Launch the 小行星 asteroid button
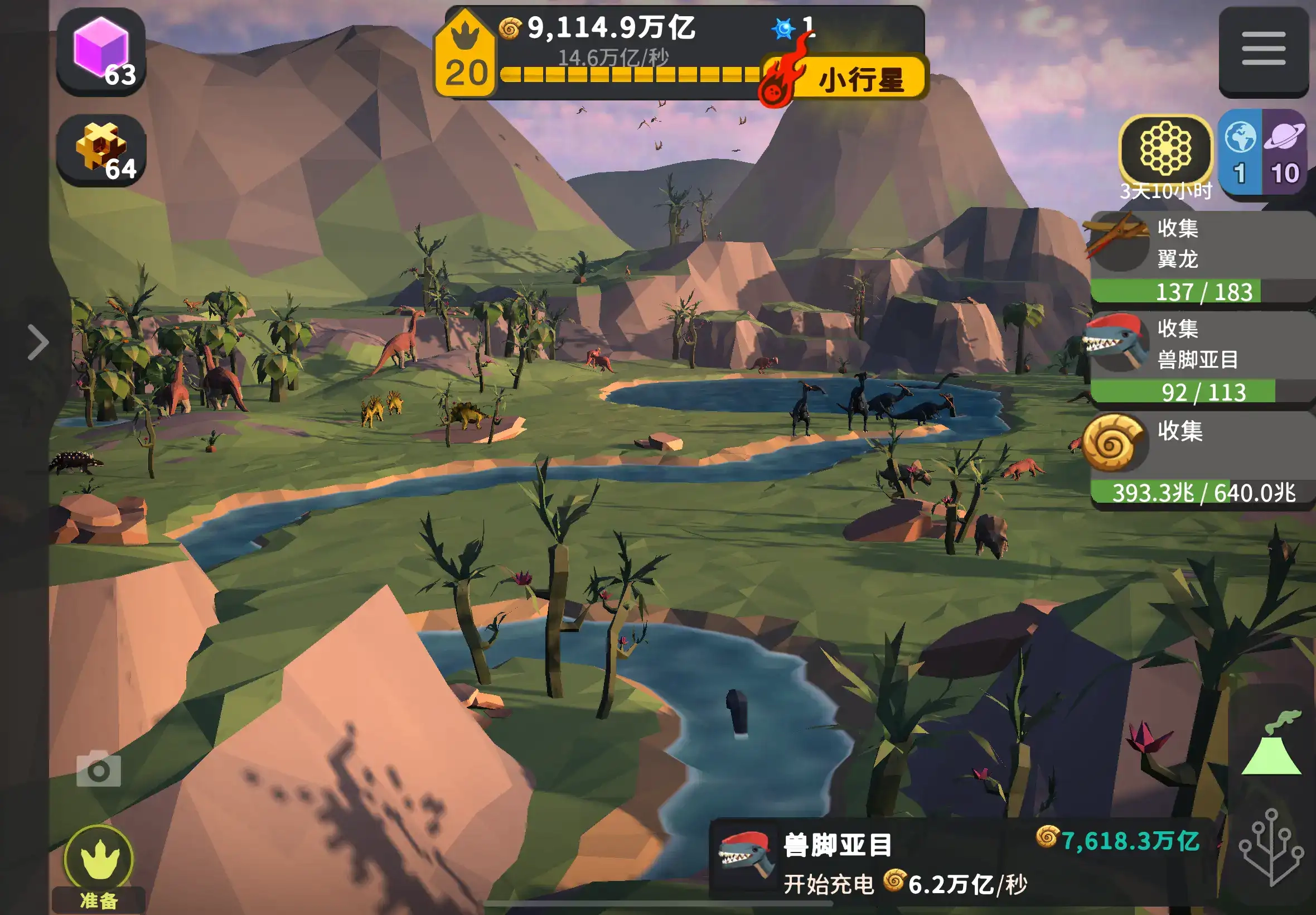The width and height of the screenshot is (1316, 915). click(844, 79)
